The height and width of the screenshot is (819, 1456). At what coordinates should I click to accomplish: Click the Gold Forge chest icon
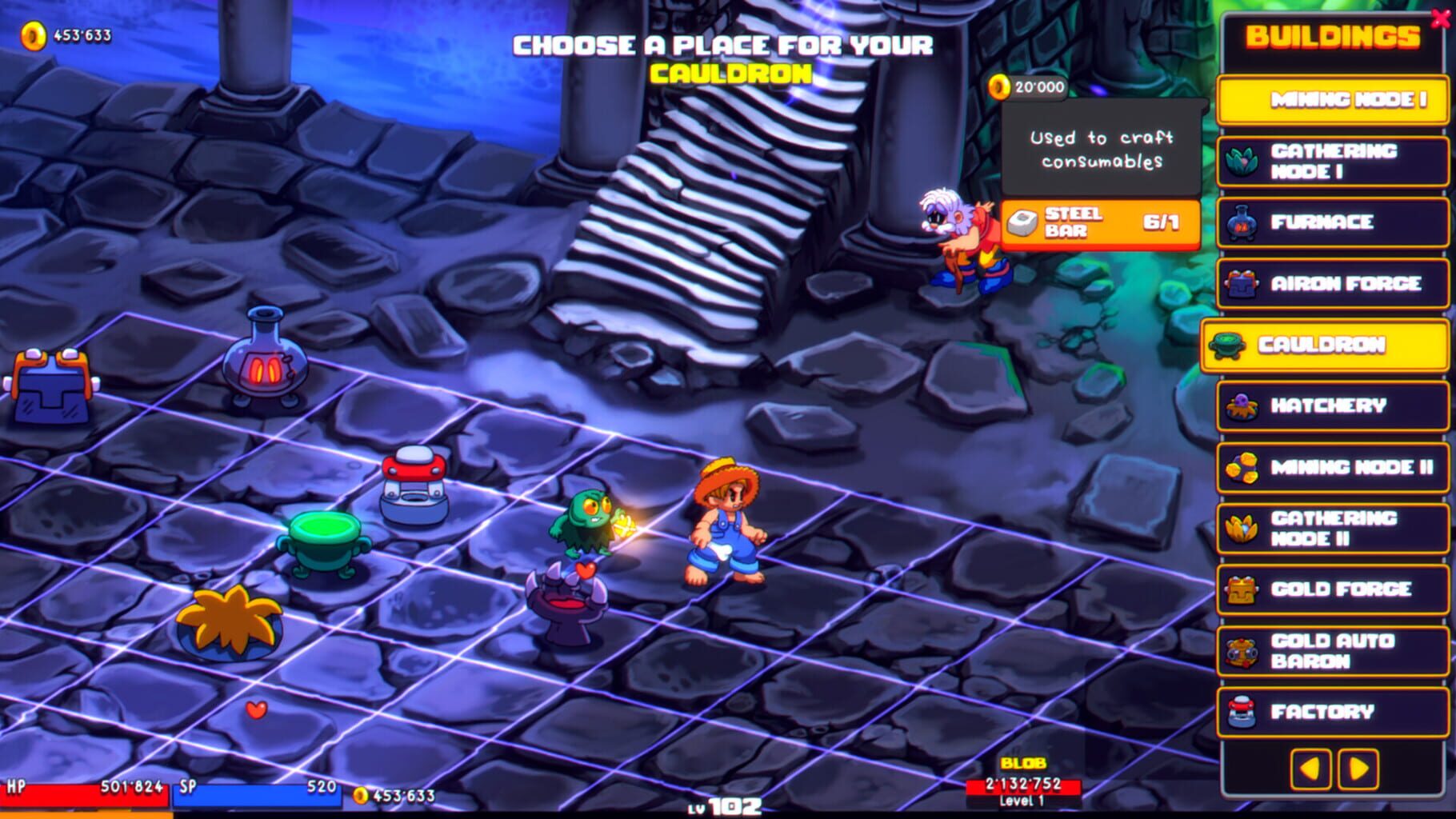pyautogui.click(x=1242, y=590)
